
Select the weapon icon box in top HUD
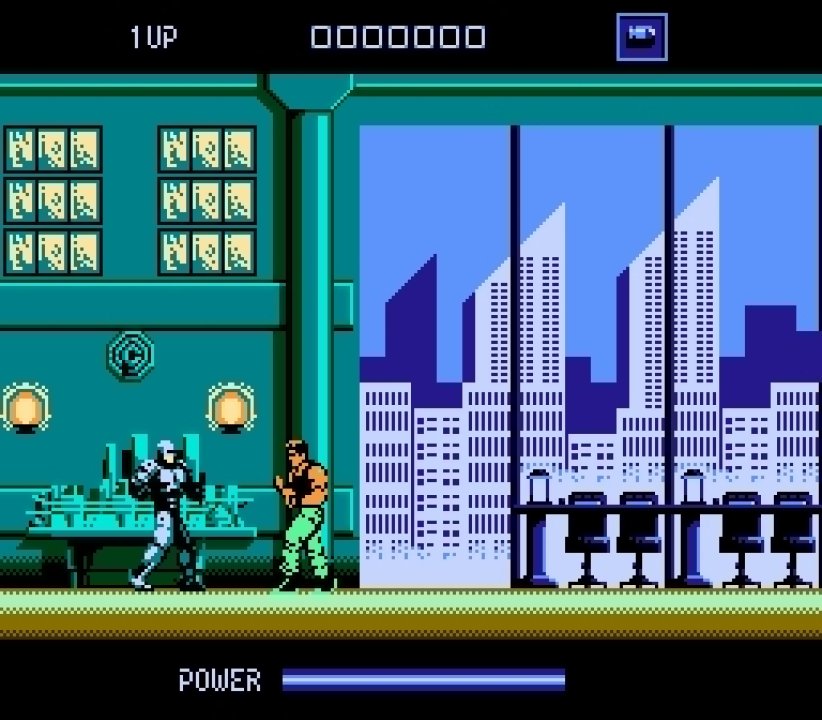(641, 37)
